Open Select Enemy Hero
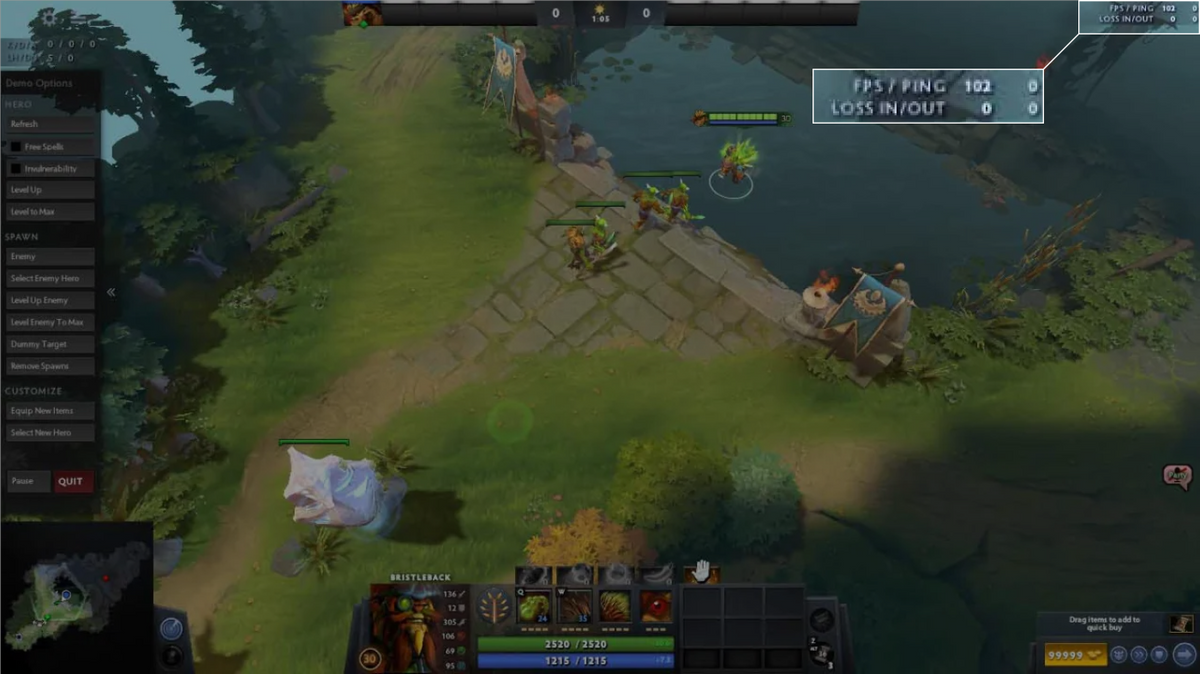Screen dimensions: 1200x674 coord(51,278)
